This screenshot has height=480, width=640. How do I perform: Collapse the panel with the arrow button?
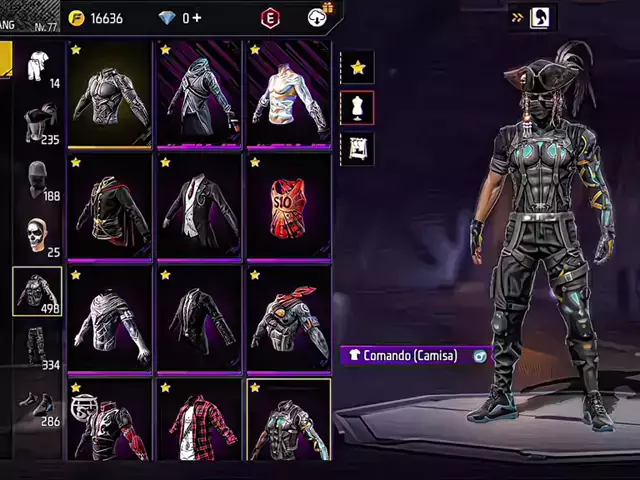517,17
